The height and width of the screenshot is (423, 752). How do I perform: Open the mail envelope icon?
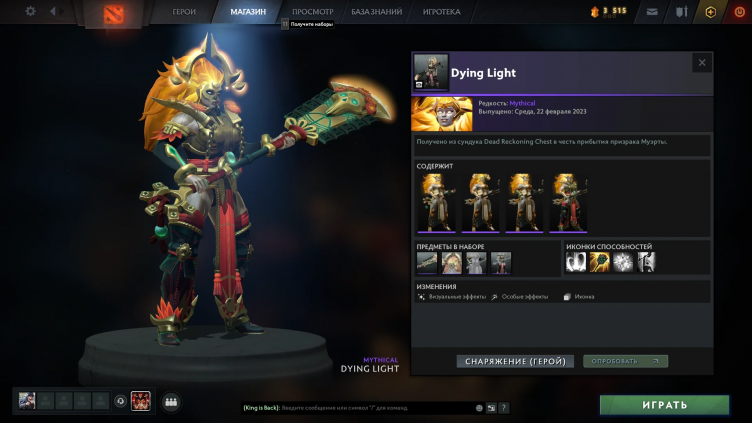pos(652,12)
